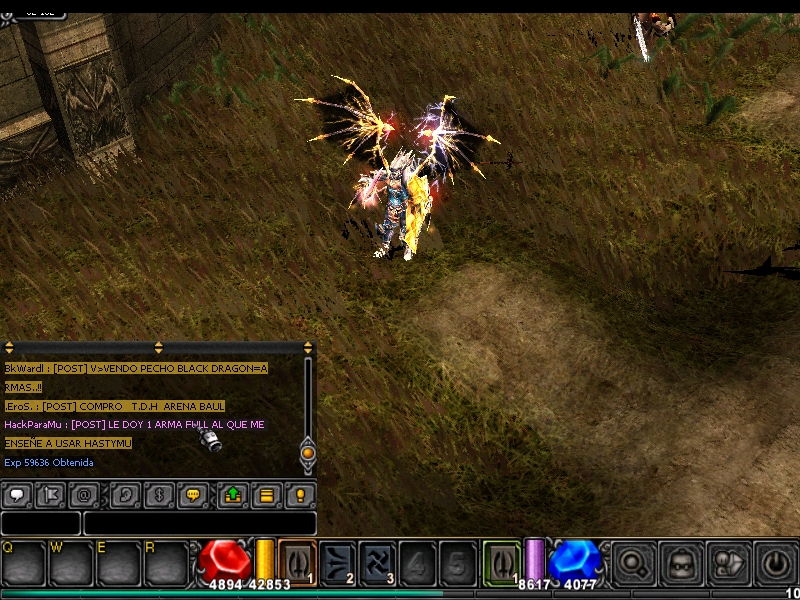Viewport: 800px width, 600px height.
Task: Click the short whisper-target name field
Action: 40,523
